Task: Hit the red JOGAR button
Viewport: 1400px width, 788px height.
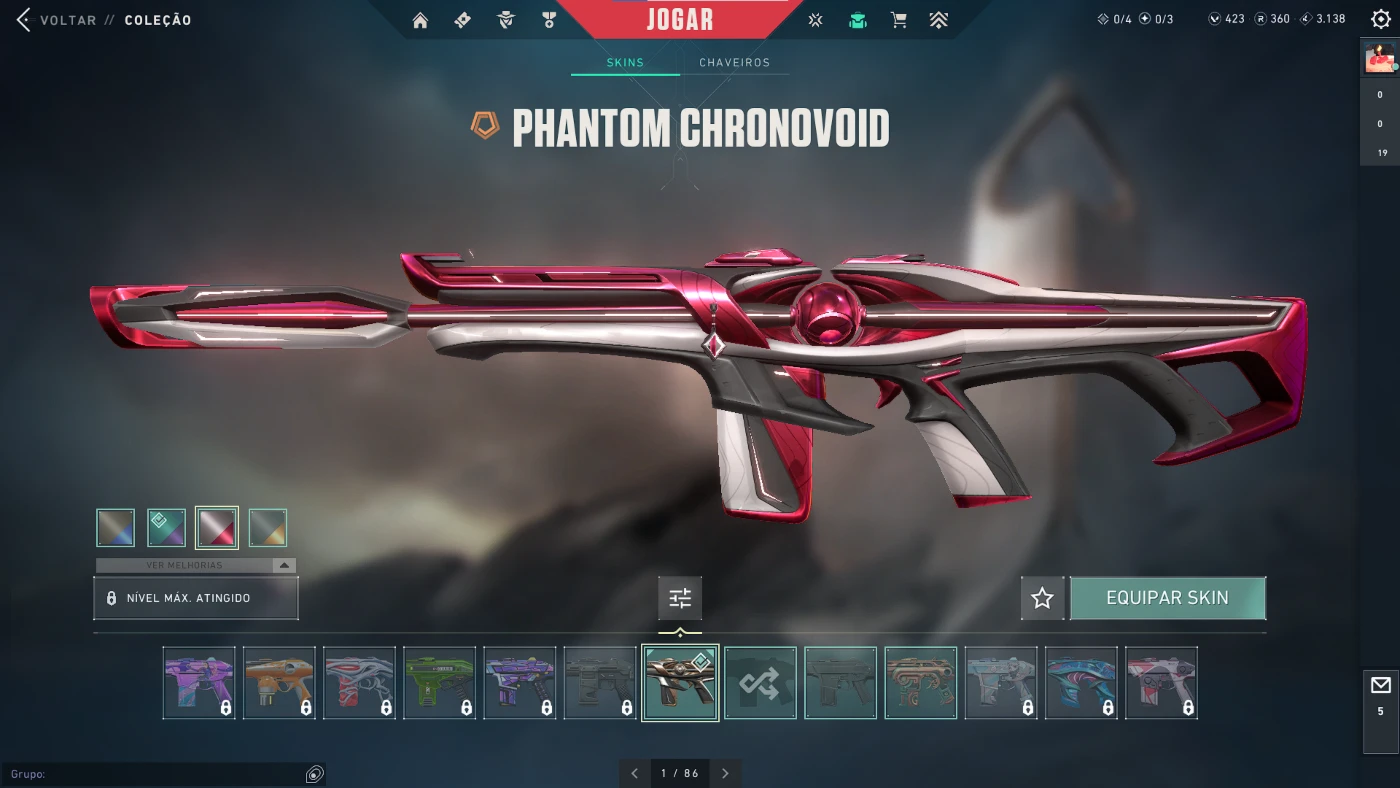Action: [680, 19]
